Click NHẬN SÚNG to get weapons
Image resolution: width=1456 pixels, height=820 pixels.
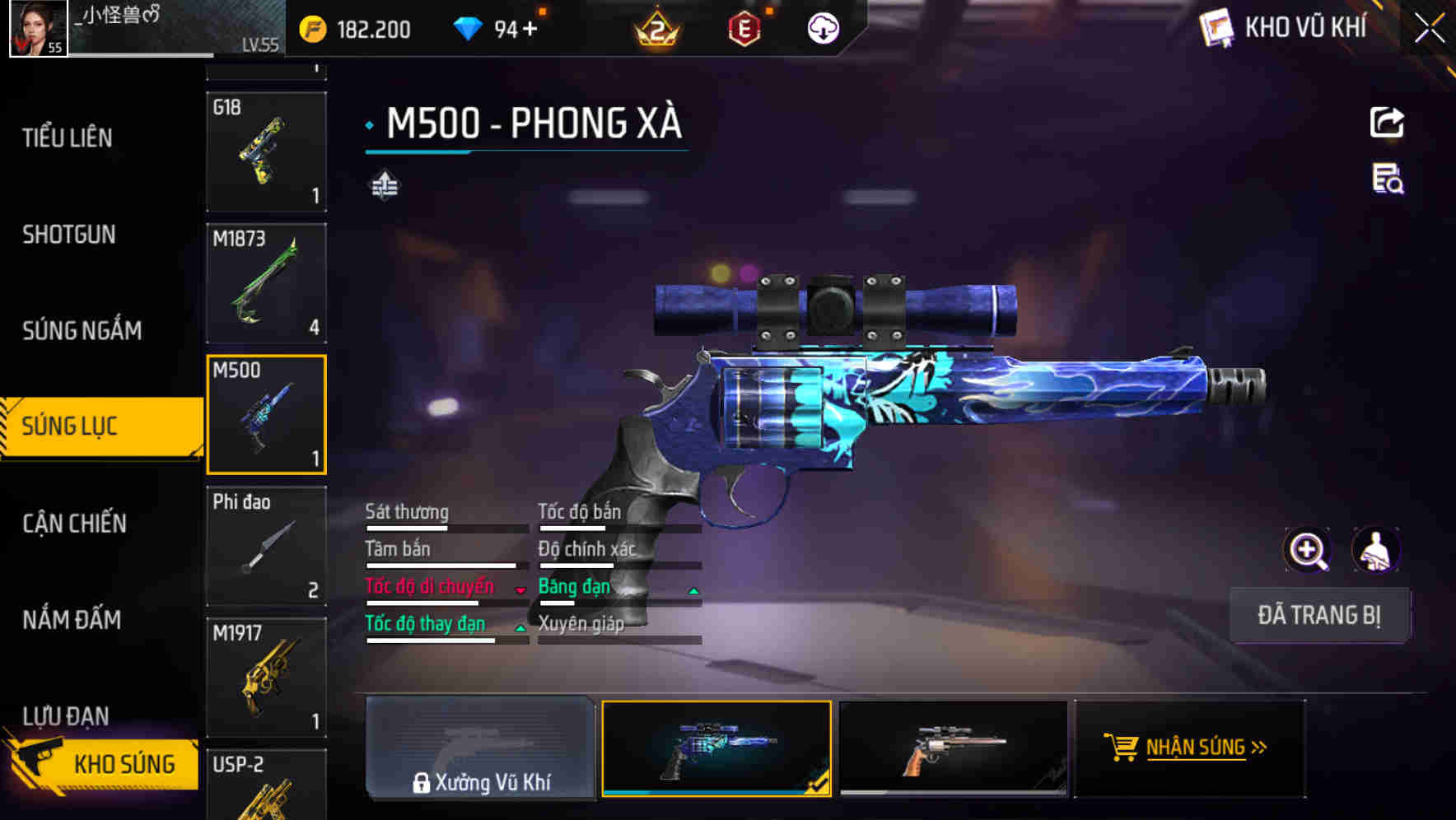click(x=1189, y=748)
